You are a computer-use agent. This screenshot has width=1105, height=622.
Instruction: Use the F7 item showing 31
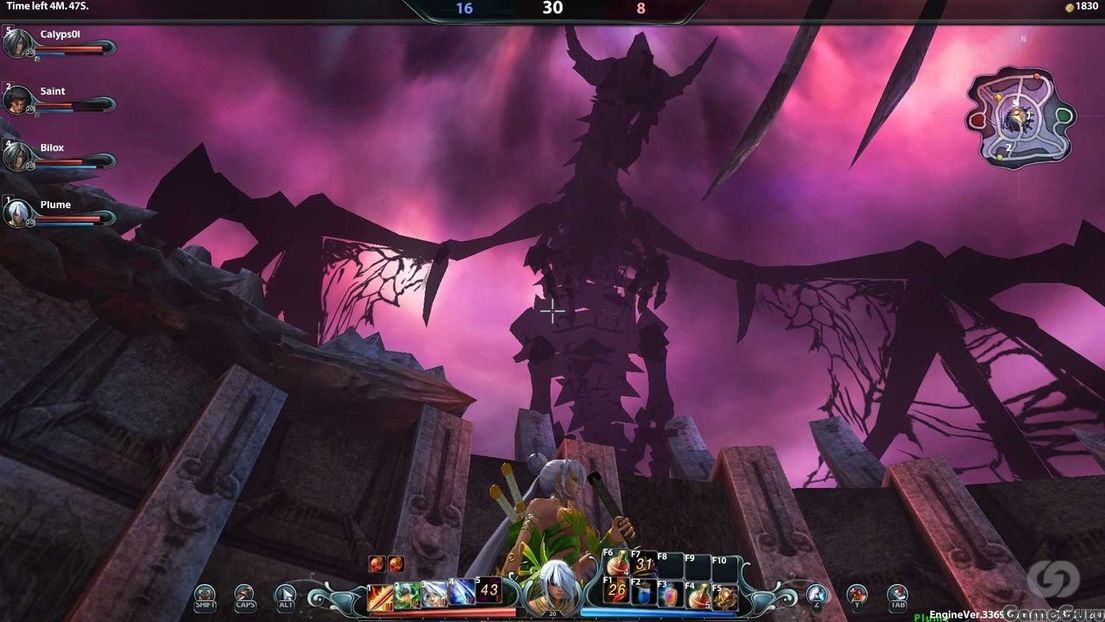click(644, 566)
